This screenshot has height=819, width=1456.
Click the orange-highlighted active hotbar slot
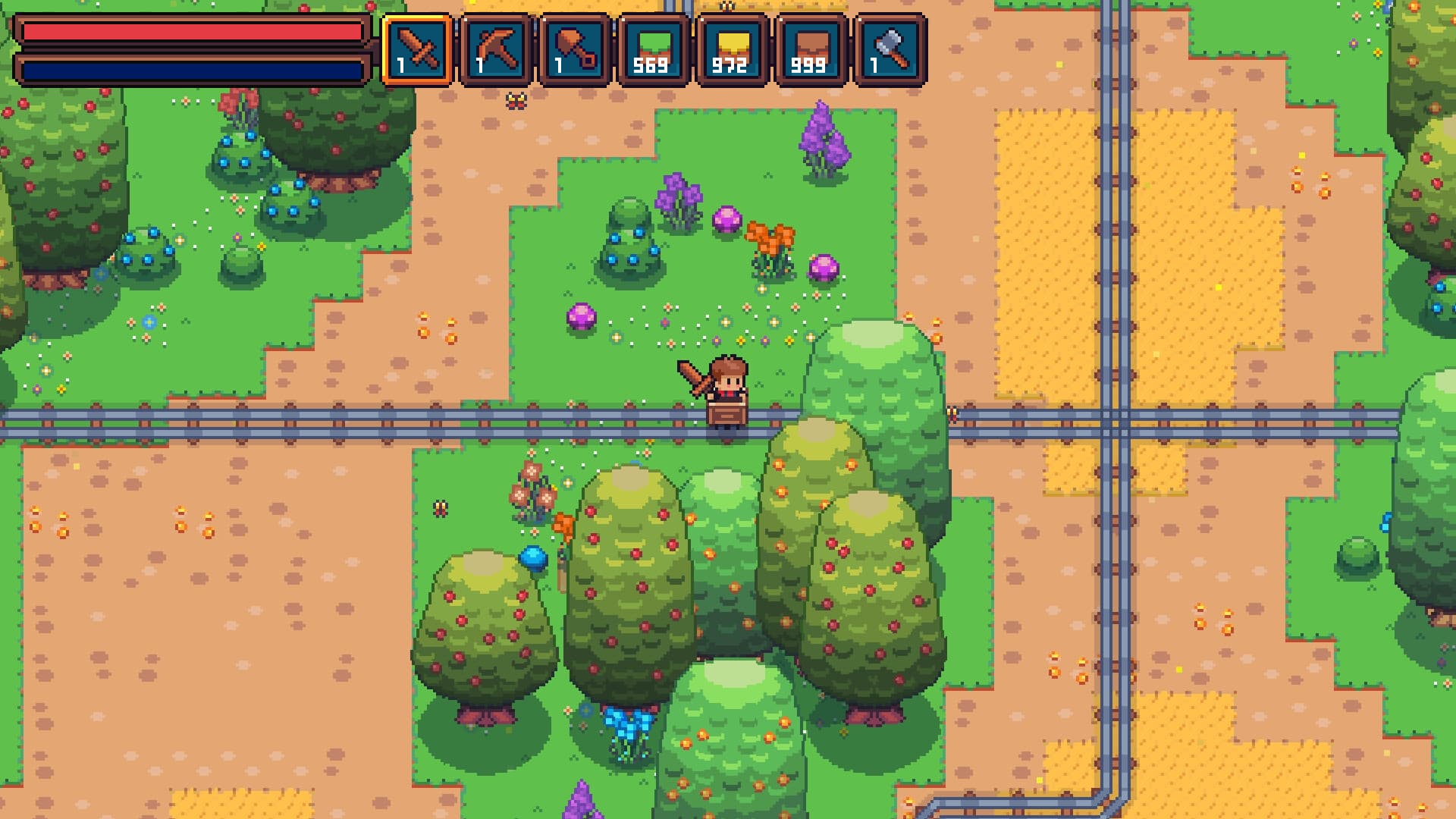click(418, 47)
